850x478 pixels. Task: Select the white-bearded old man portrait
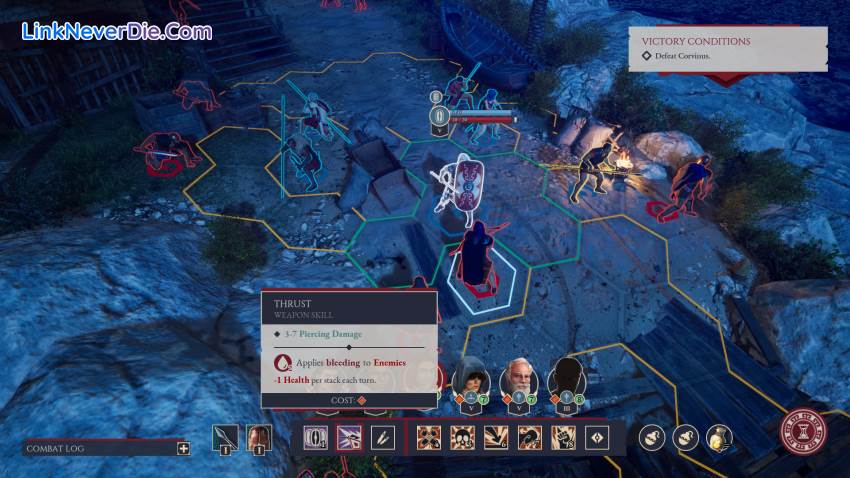518,378
